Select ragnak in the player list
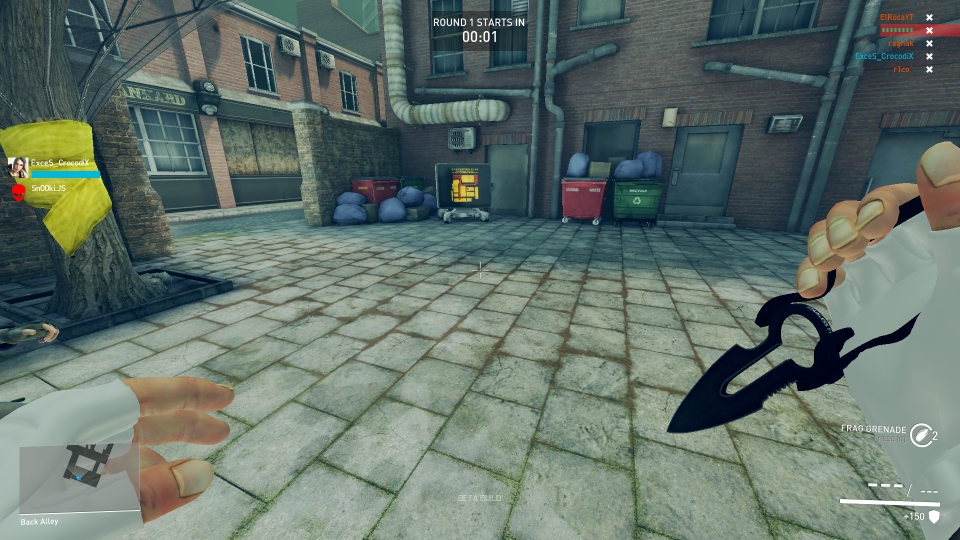 tap(902, 43)
